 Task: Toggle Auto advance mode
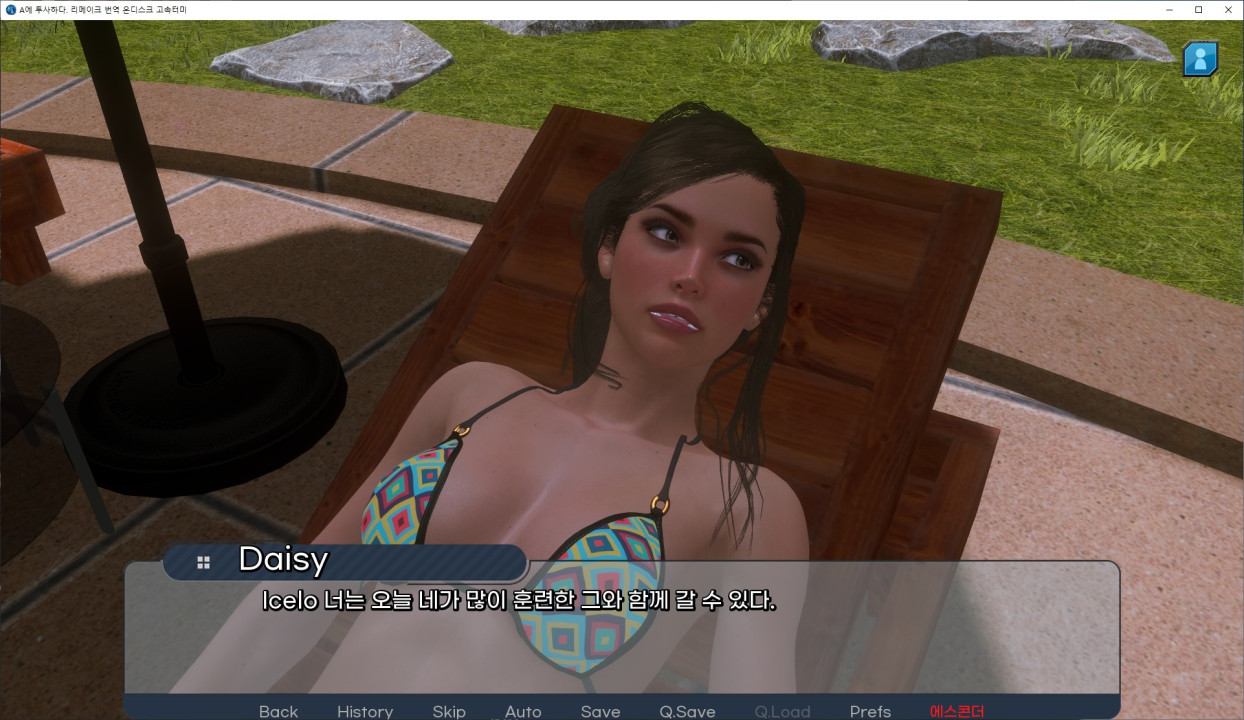coord(523,711)
